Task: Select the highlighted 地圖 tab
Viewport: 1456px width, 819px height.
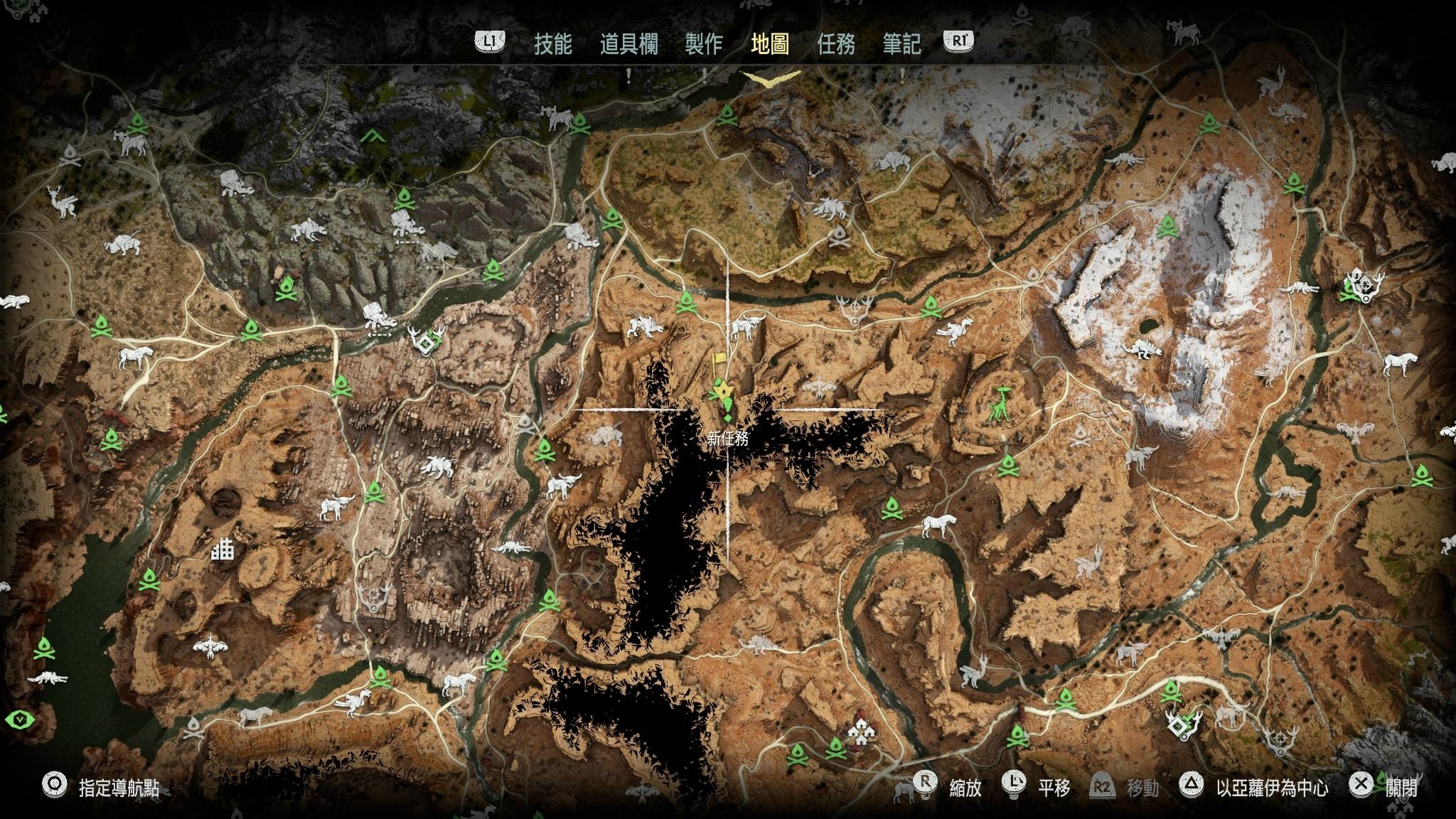Action: [x=770, y=44]
